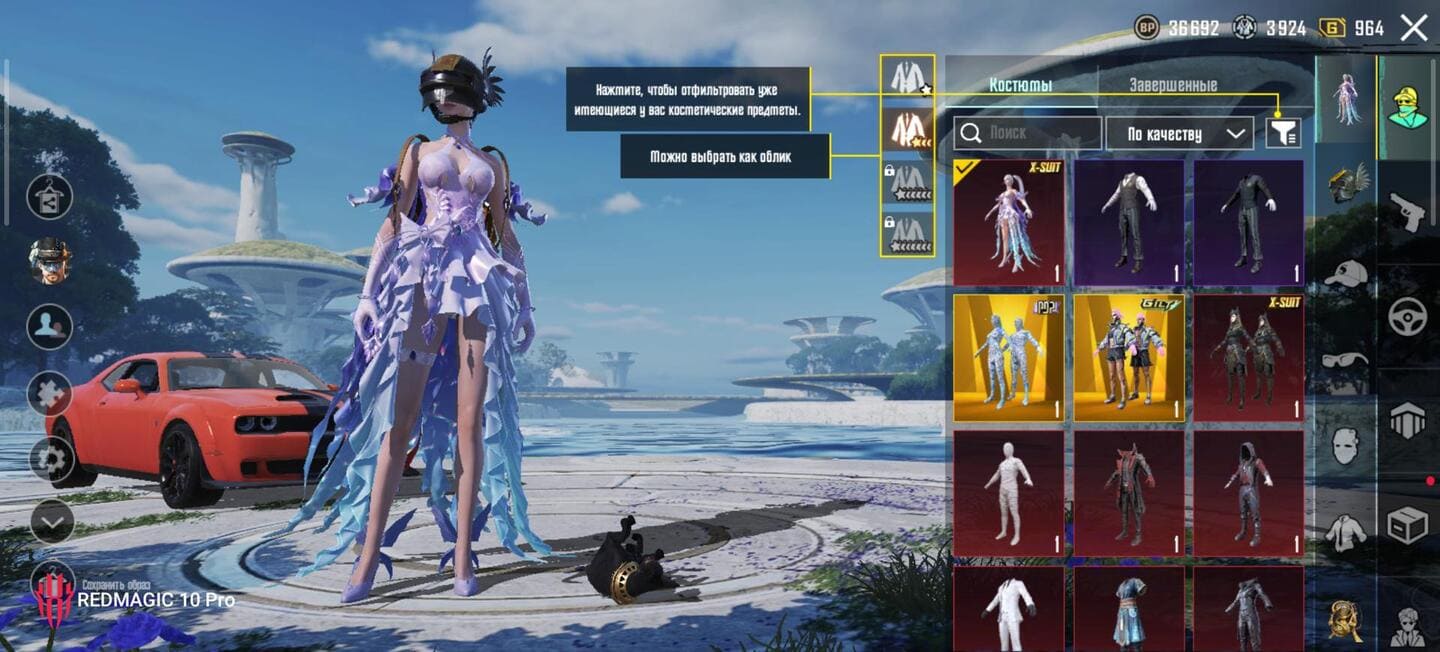Open the steering wheel vehicle category

1408,317
